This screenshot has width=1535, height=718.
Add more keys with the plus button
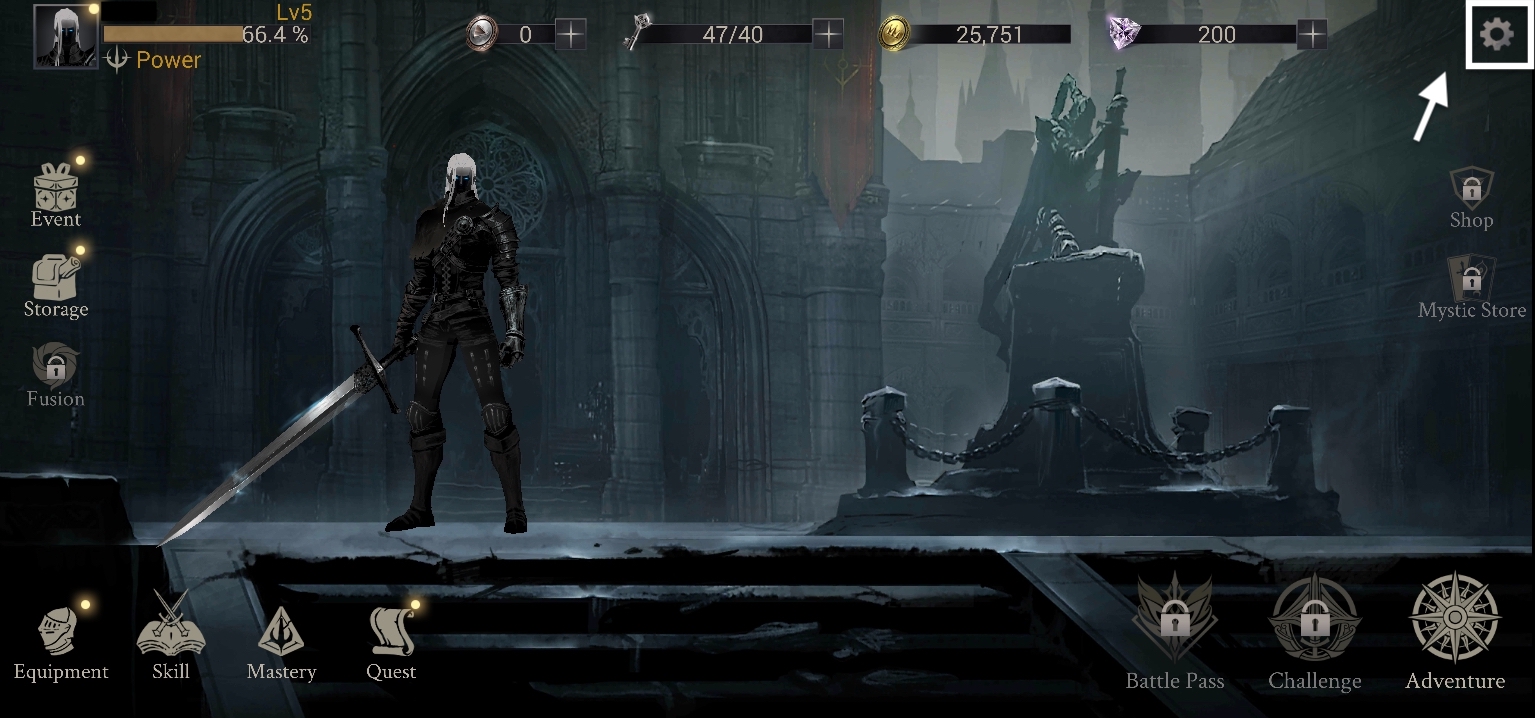click(828, 35)
